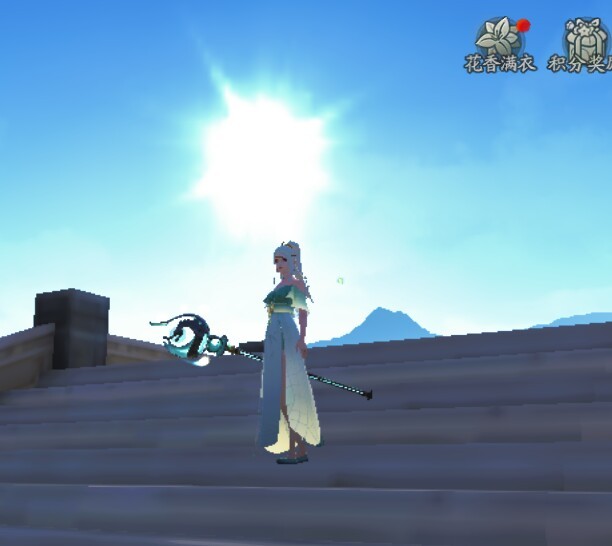Open the 积分奖励 gift box rewards
The image size is (612, 546).
coord(584,40)
